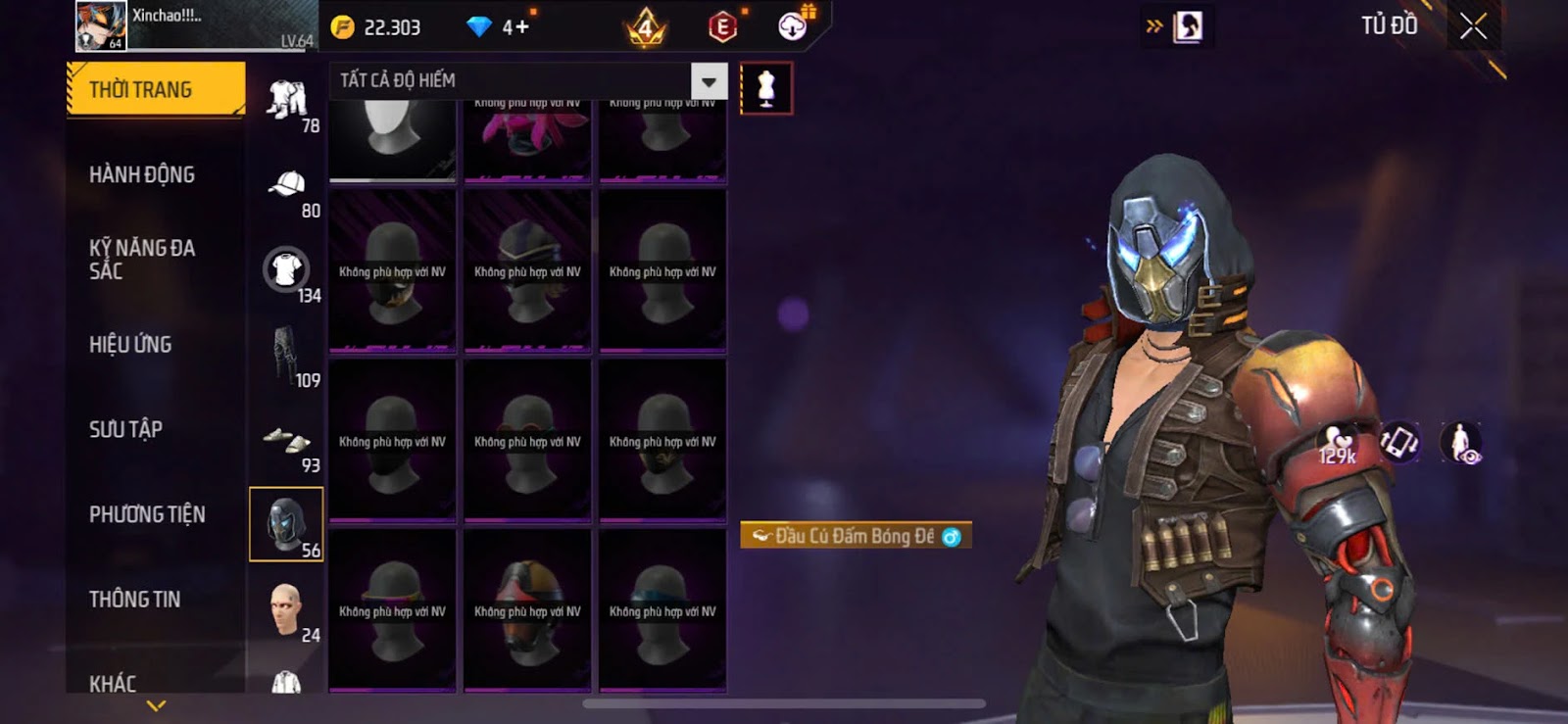Viewport: 1568px width, 724px height.
Task: Switch to the Thời Trang tab
Action: coord(155,90)
